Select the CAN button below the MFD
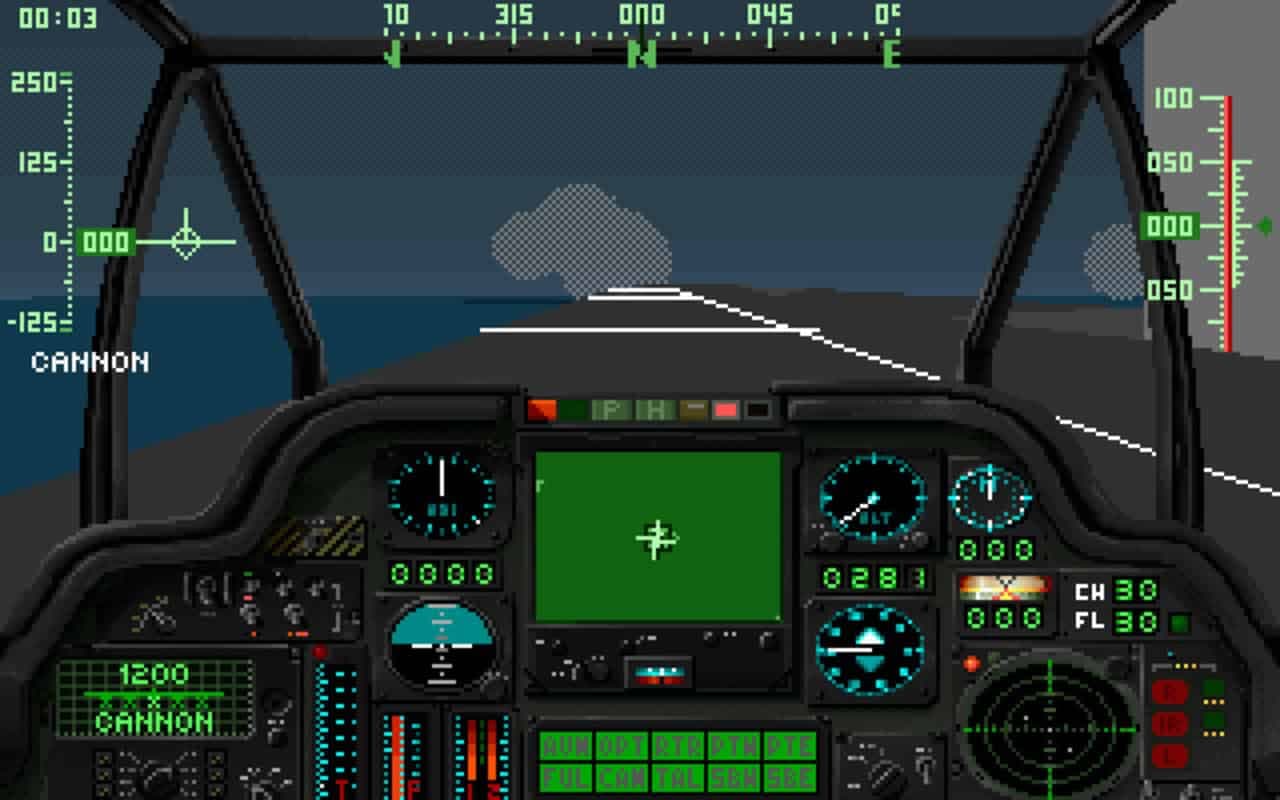 (x=622, y=777)
